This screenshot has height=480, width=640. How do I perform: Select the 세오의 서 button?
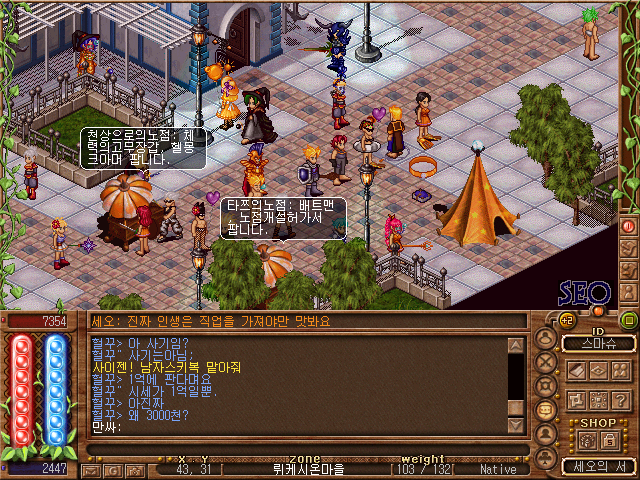coord(598,466)
